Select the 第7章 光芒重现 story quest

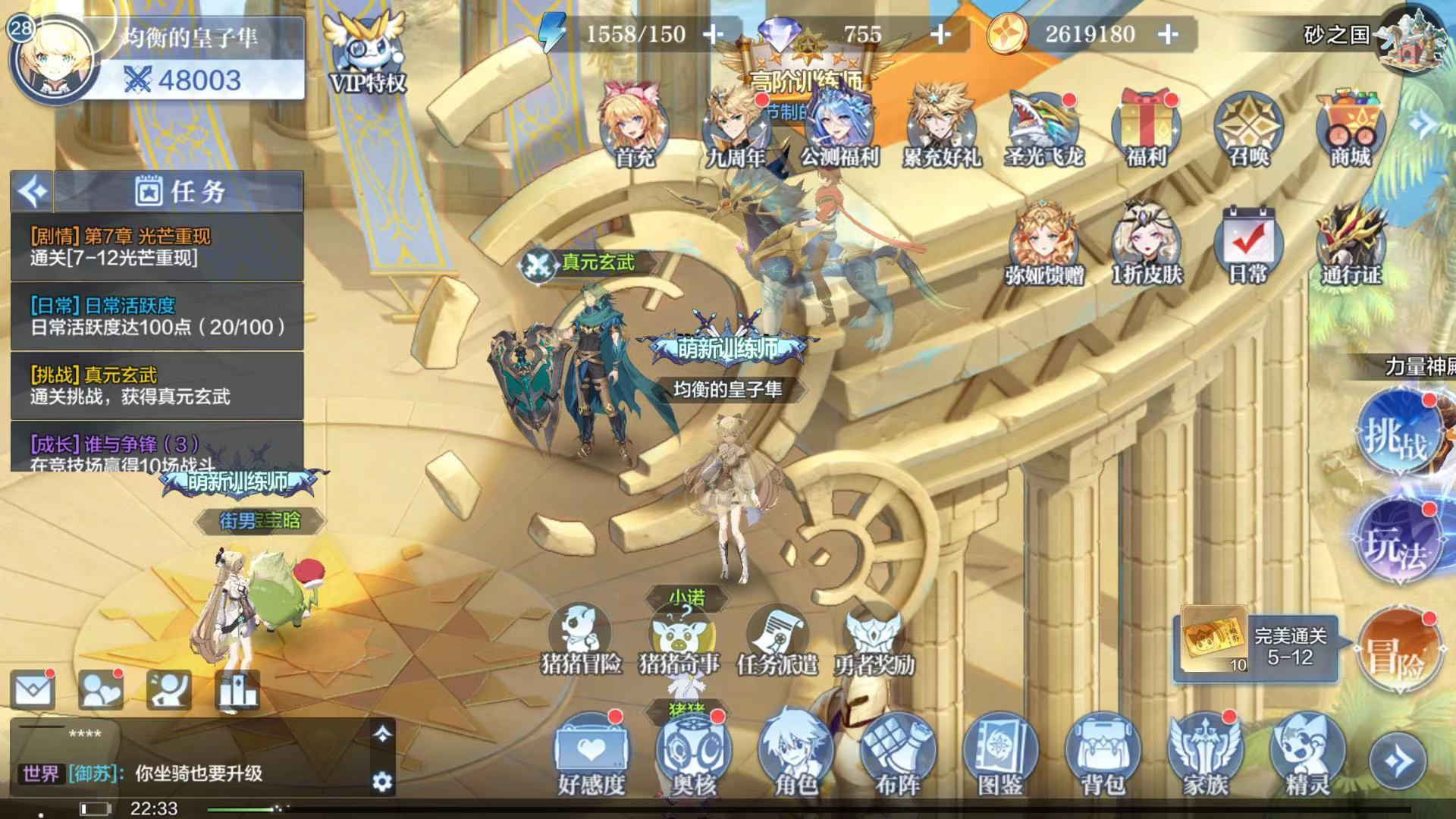click(157, 247)
